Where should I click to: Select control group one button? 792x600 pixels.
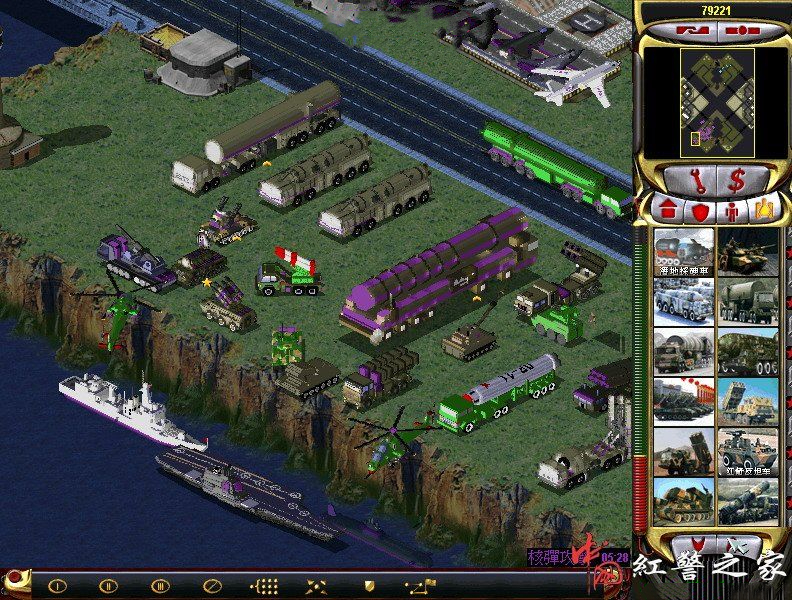click(x=58, y=586)
